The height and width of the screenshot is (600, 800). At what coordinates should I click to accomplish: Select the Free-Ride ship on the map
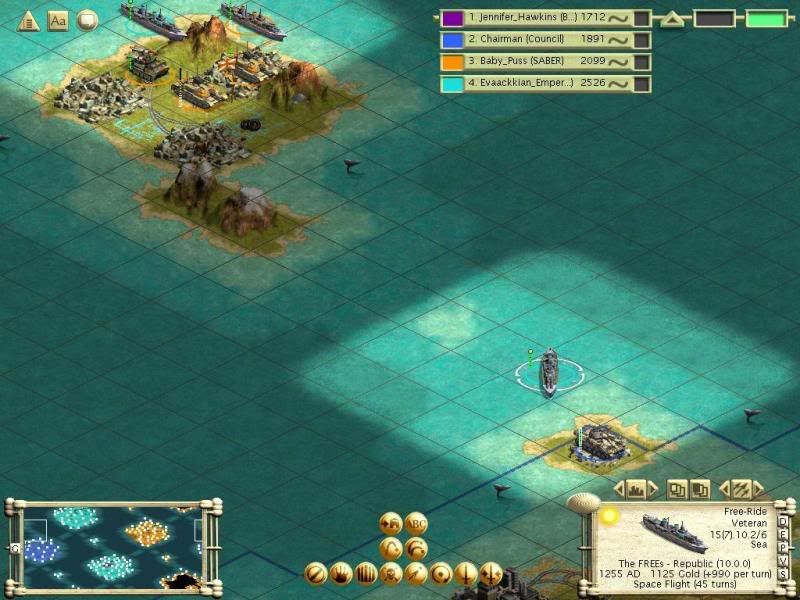click(x=549, y=373)
